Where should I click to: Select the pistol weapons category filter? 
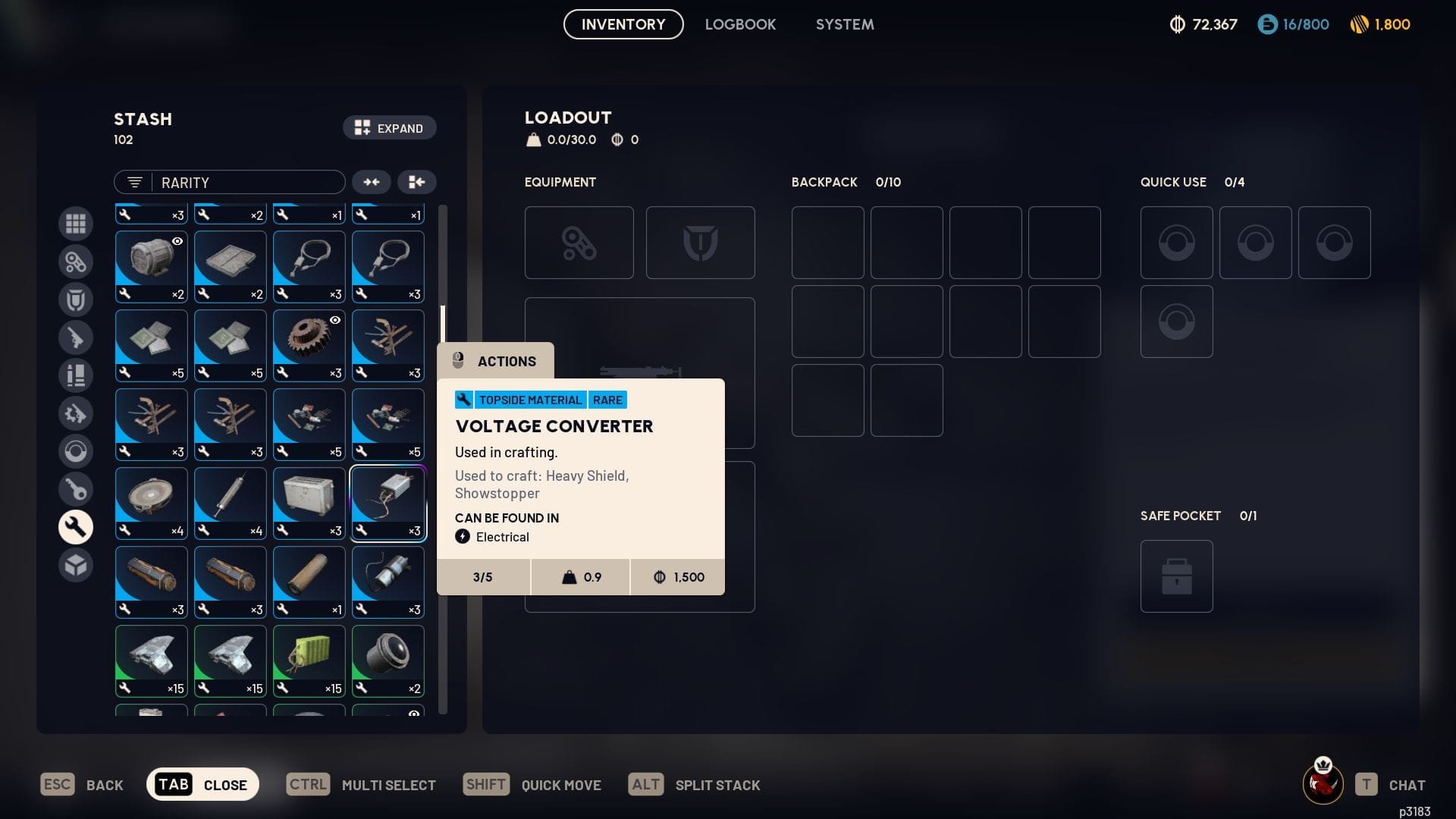pos(76,337)
